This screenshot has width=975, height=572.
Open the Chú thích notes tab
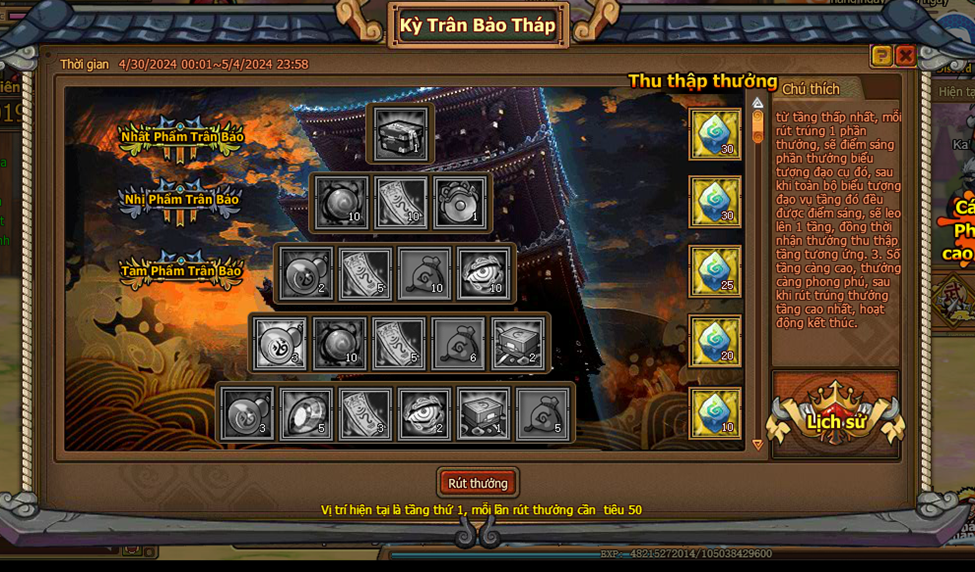(x=811, y=89)
